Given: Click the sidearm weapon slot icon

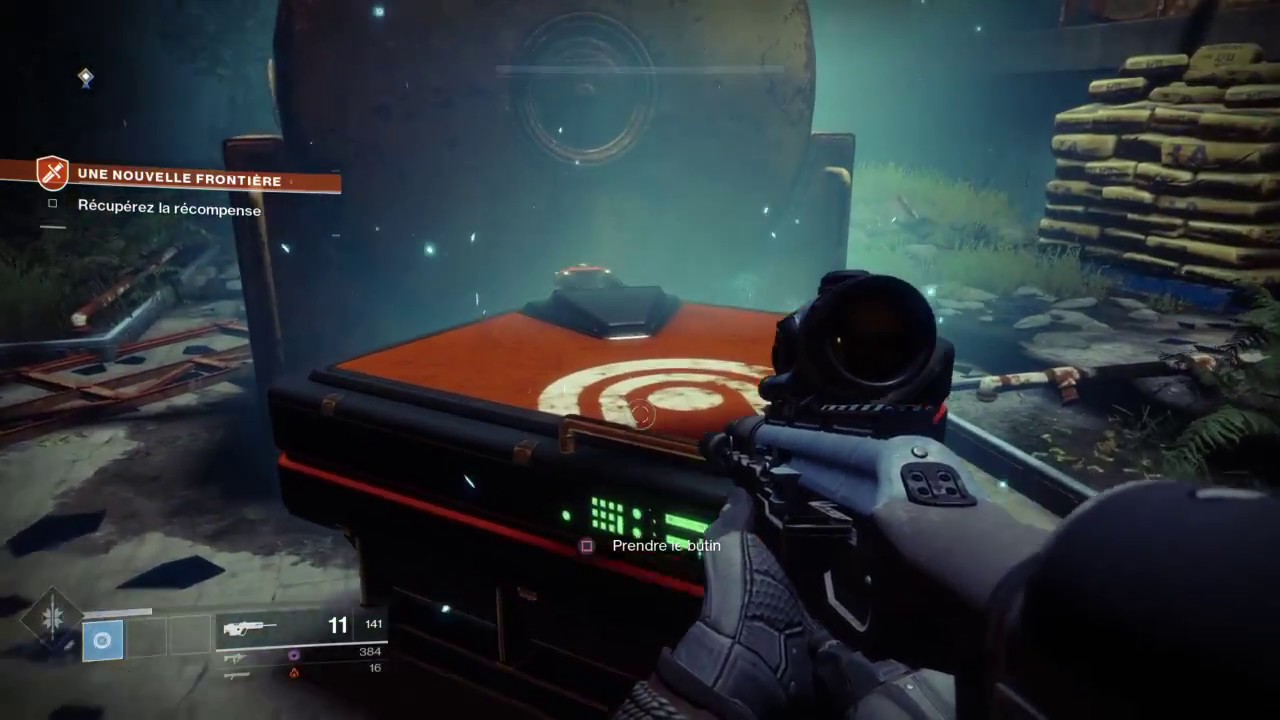Looking at the screenshot, I should [x=235, y=656].
